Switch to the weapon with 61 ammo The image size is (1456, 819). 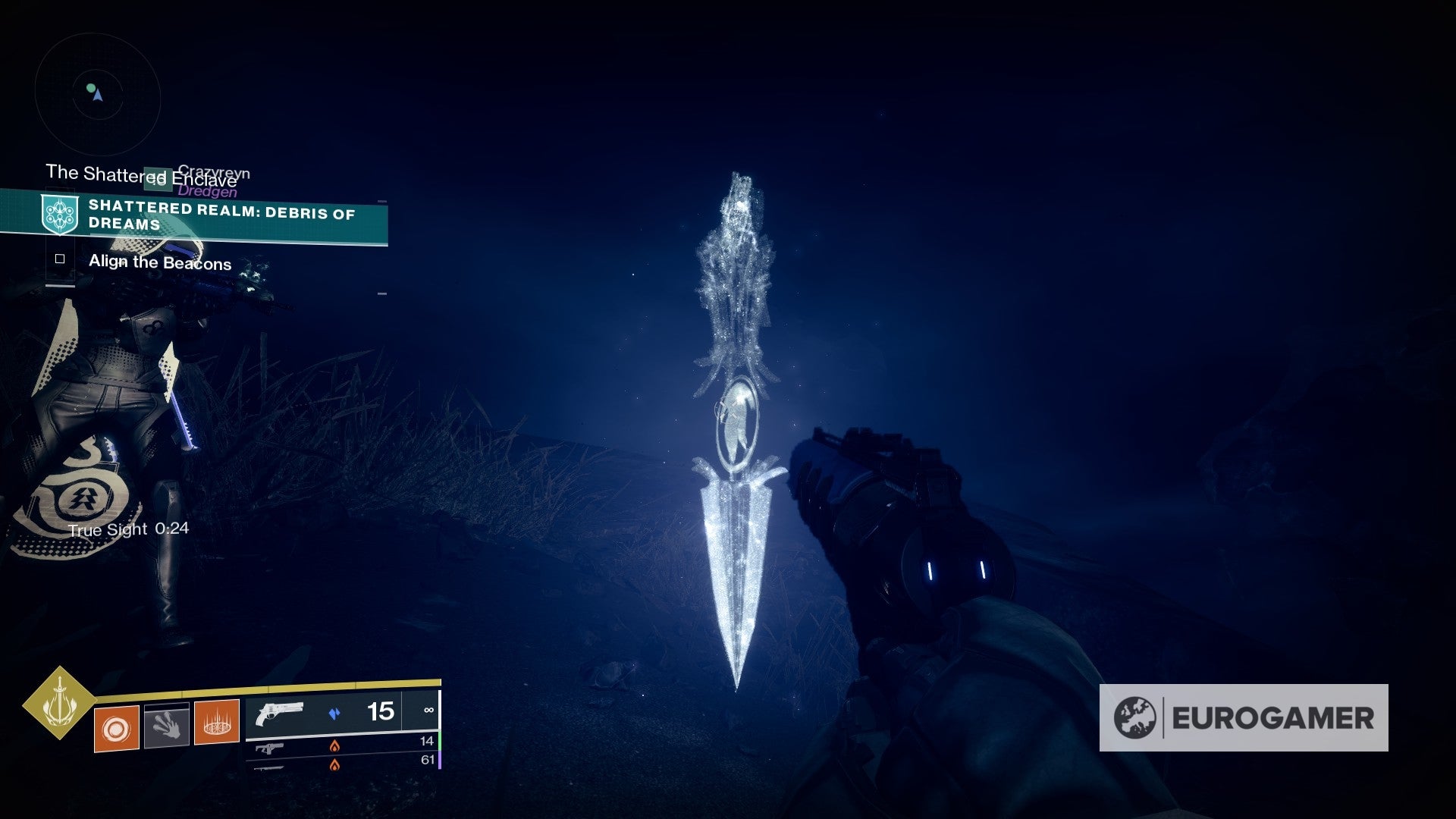(342, 763)
